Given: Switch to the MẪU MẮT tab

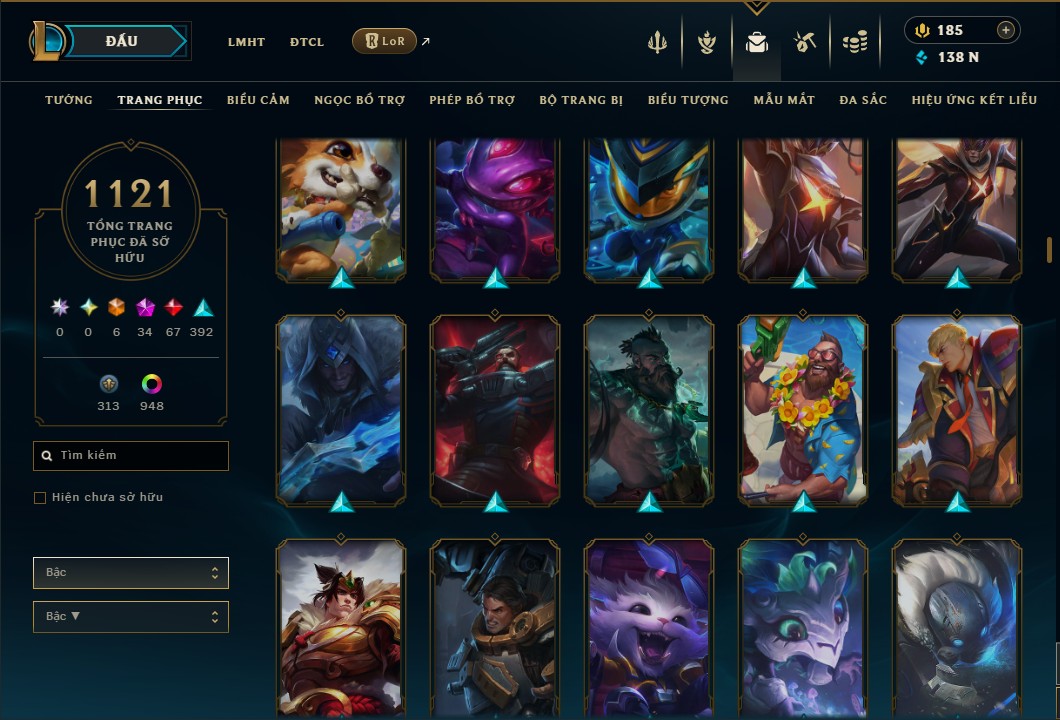Looking at the screenshot, I should (x=784, y=100).
